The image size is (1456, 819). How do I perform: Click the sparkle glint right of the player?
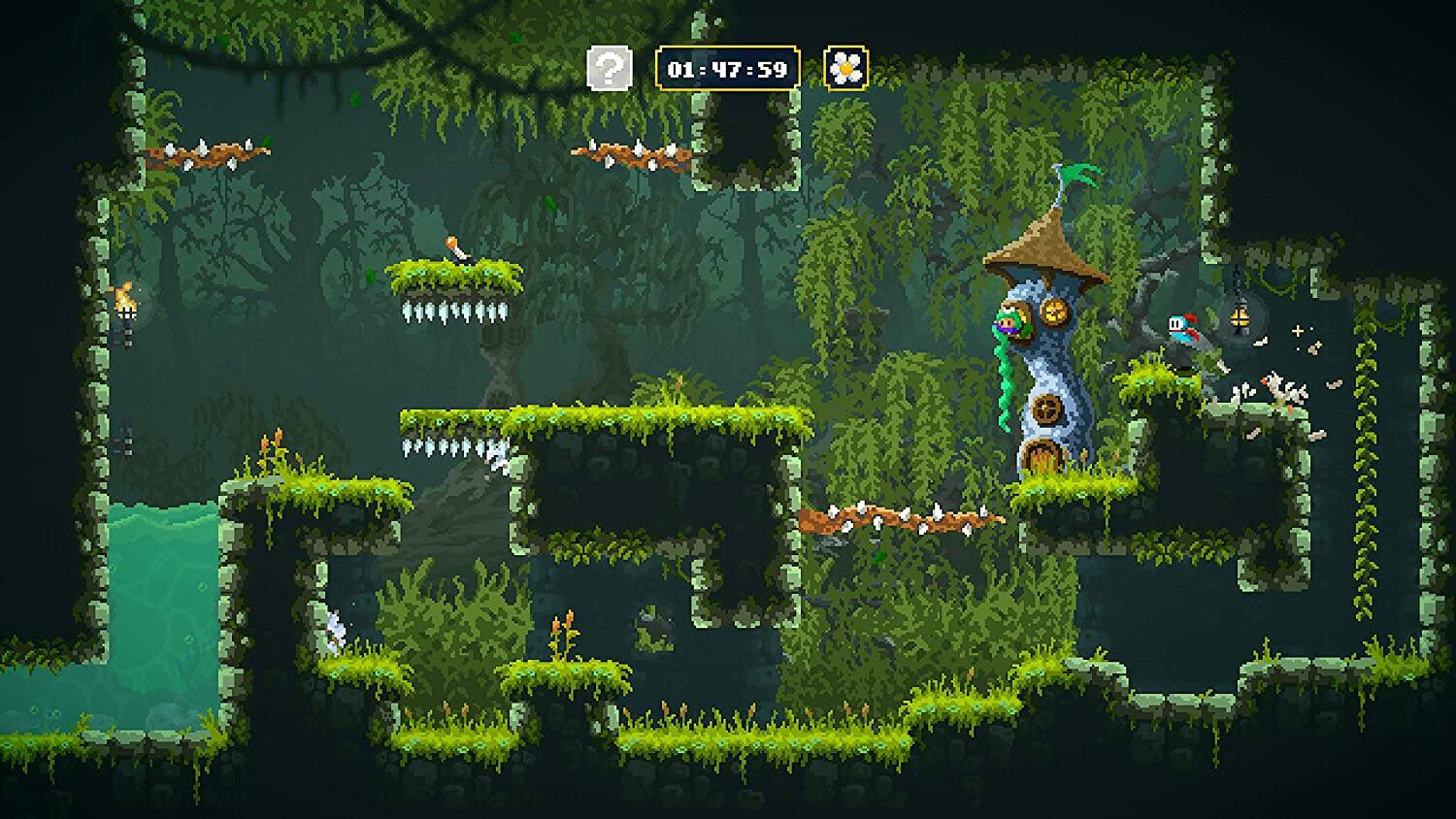point(1297,331)
